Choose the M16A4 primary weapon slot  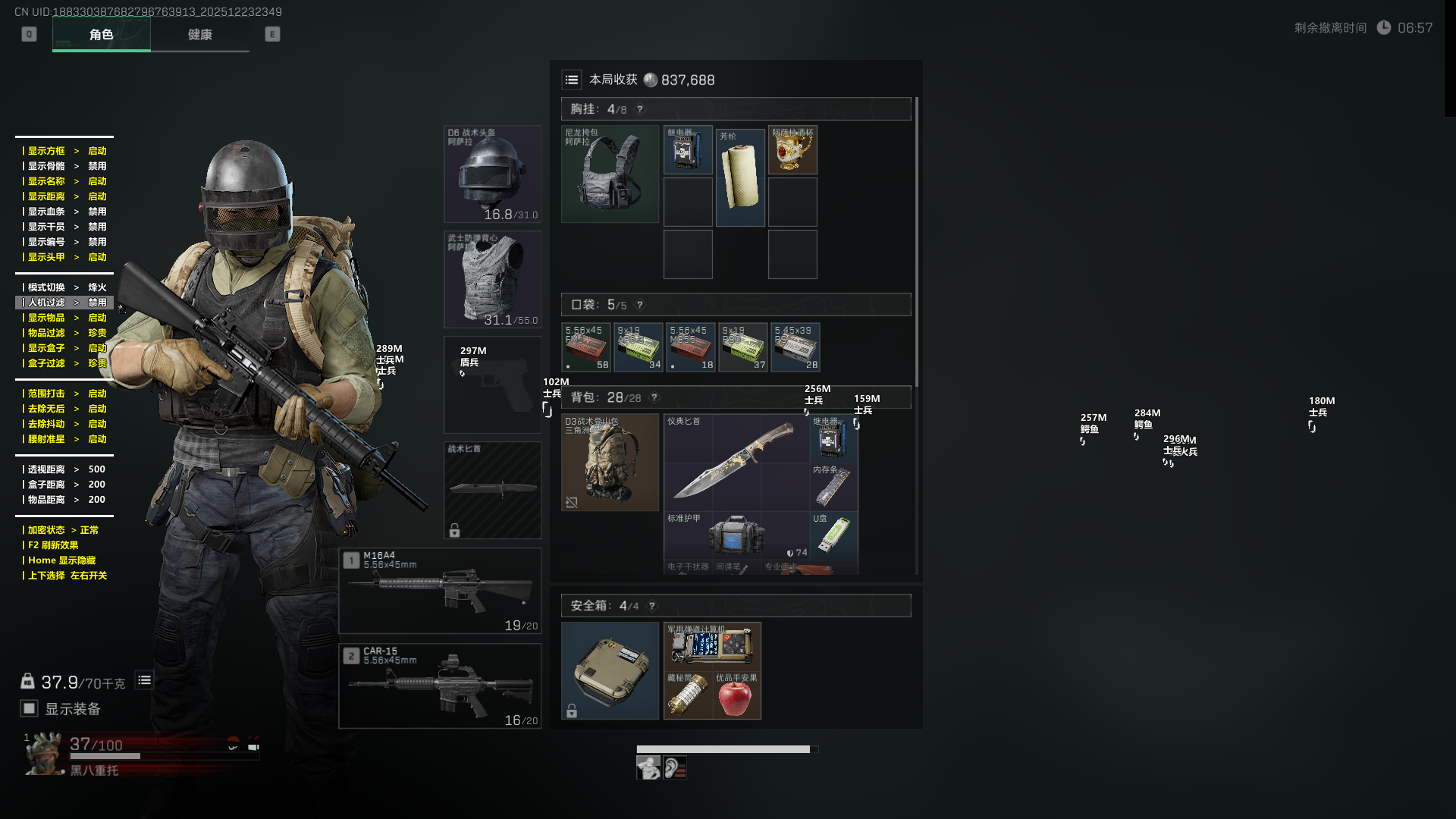(440, 591)
